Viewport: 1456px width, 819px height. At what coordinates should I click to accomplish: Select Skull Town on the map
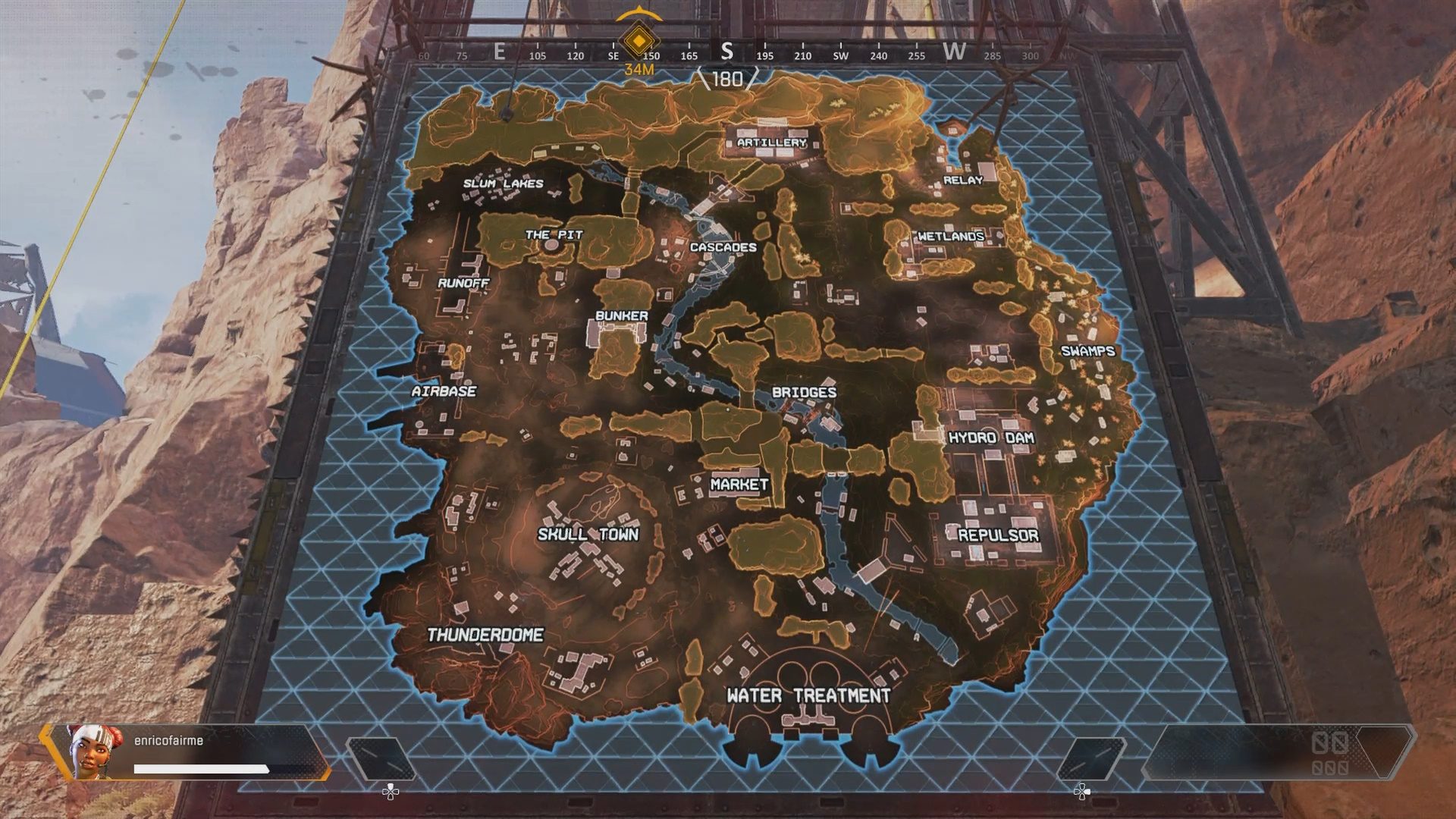588,534
